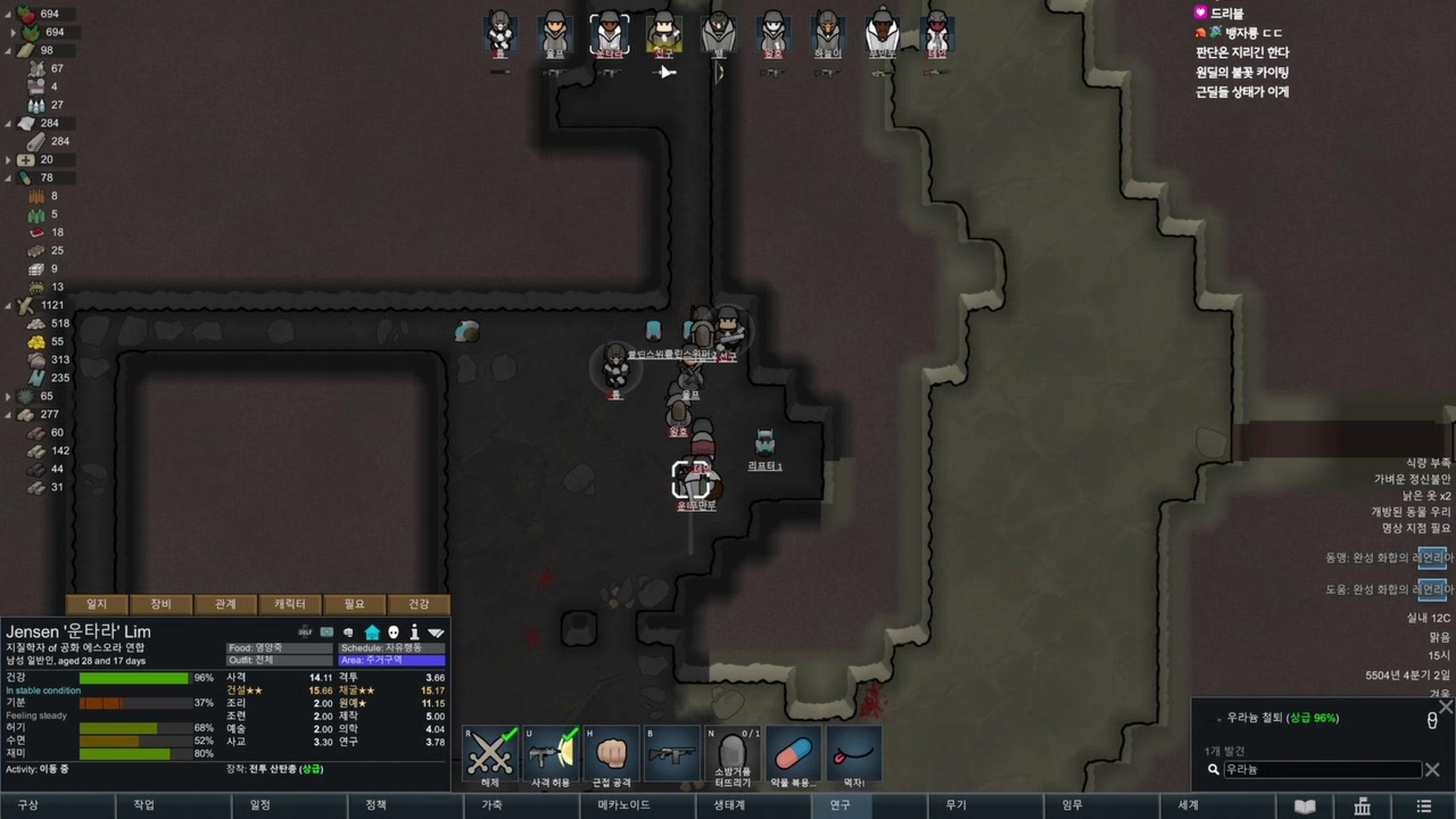This screenshot has width=1456, height=819.
Task: Select the leftmost colonist portrait in the top bar
Action: click(x=500, y=32)
